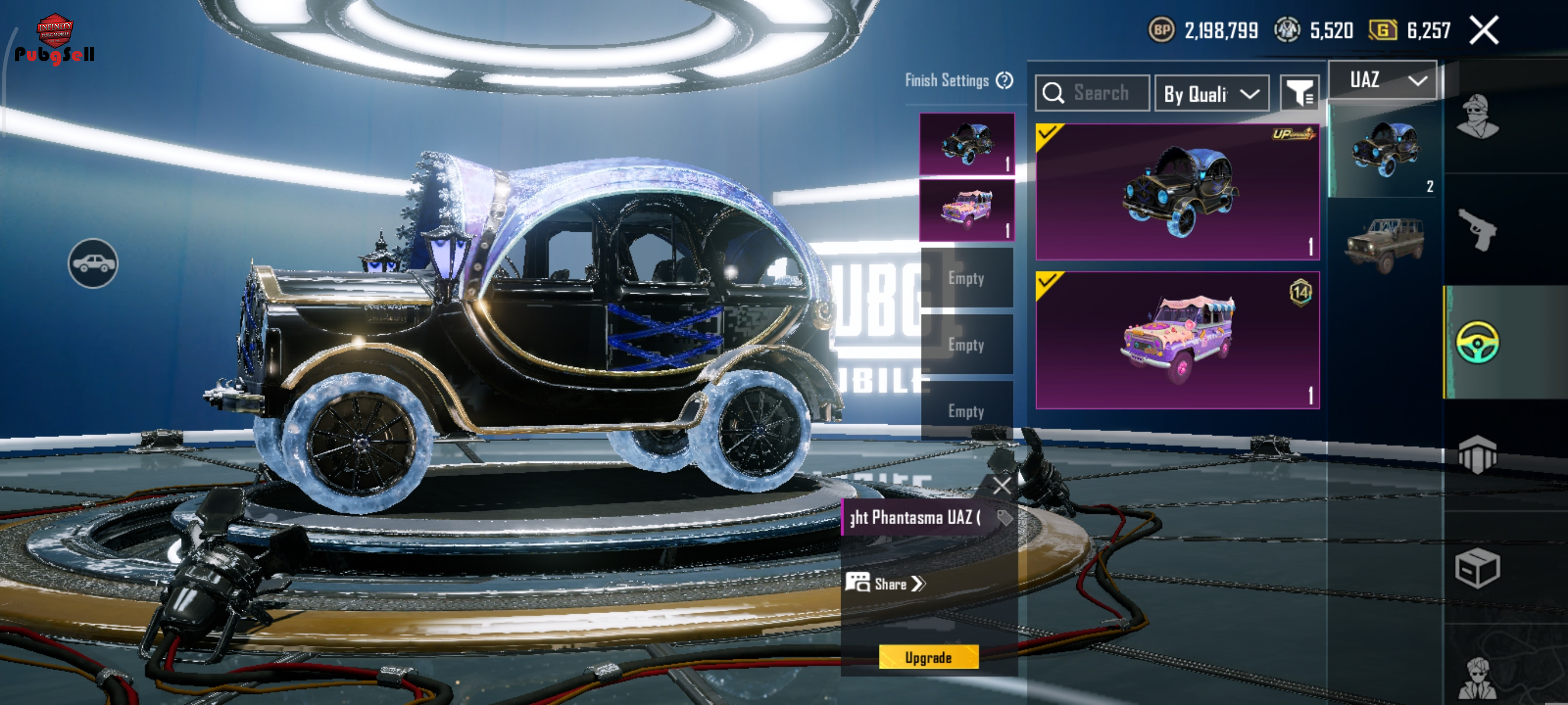Toggle the car view mode button

tap(93, 264)
